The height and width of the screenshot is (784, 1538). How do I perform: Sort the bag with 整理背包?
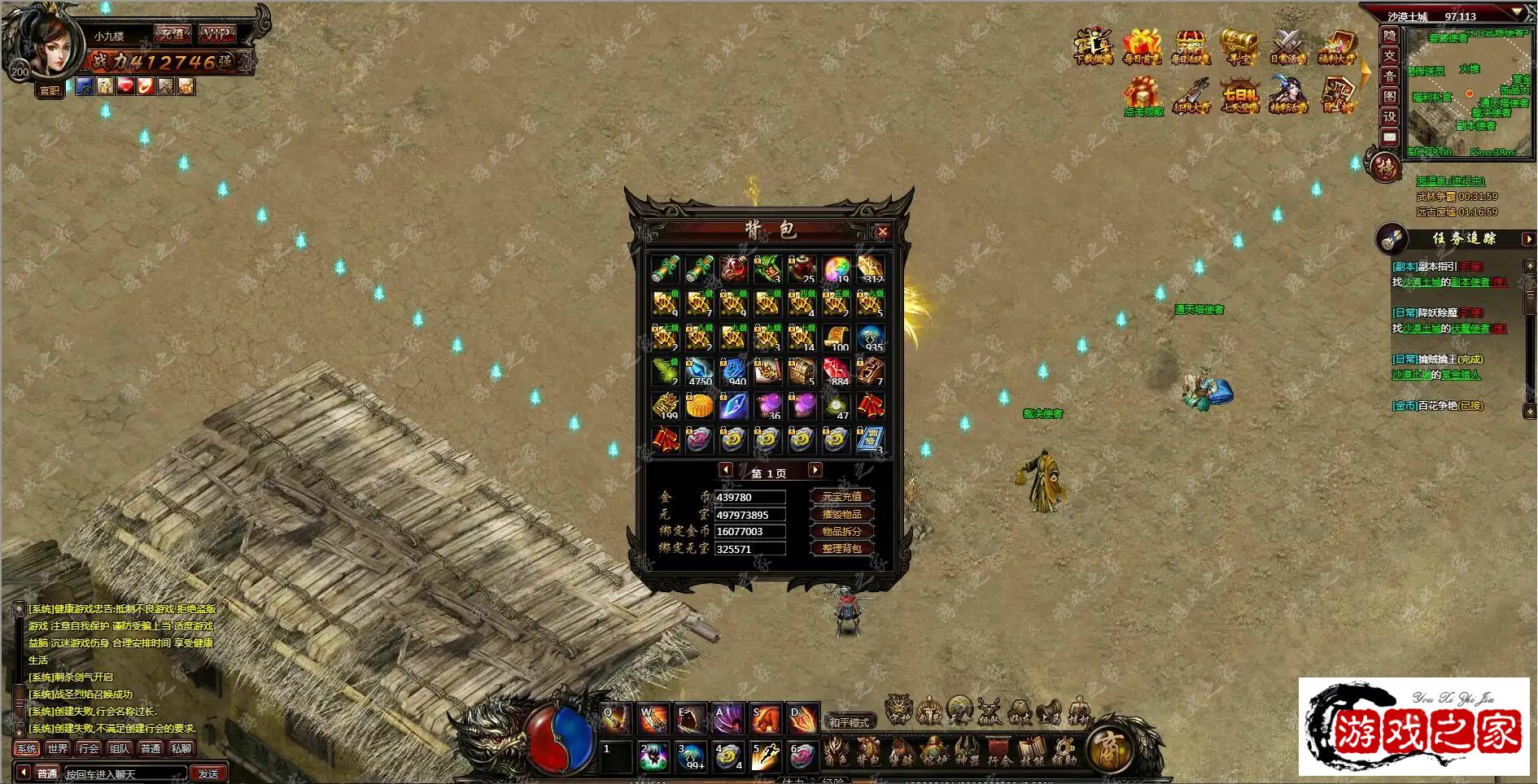coord(841,549)
